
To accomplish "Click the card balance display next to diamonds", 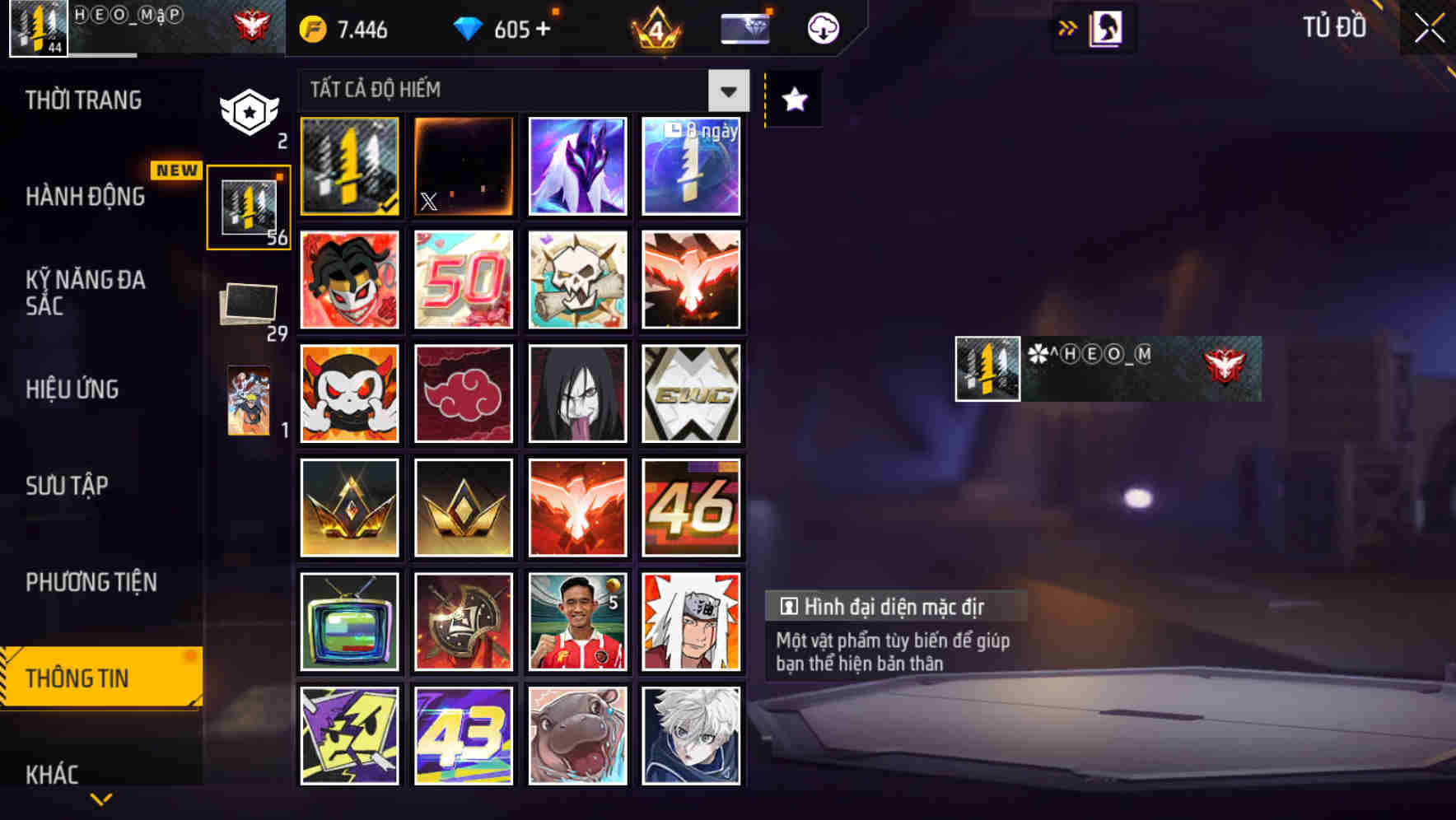I will click(x=744, y=27).
